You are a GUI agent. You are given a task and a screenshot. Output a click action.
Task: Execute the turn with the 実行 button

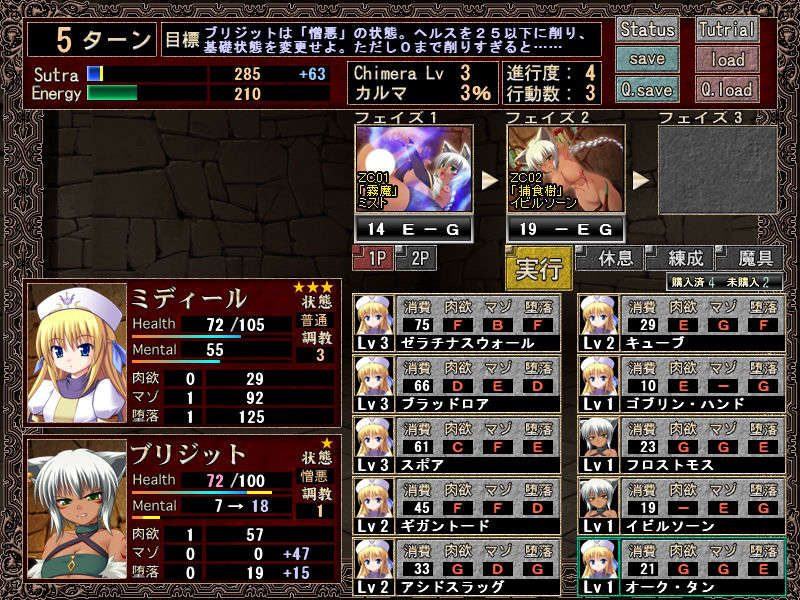538,270
